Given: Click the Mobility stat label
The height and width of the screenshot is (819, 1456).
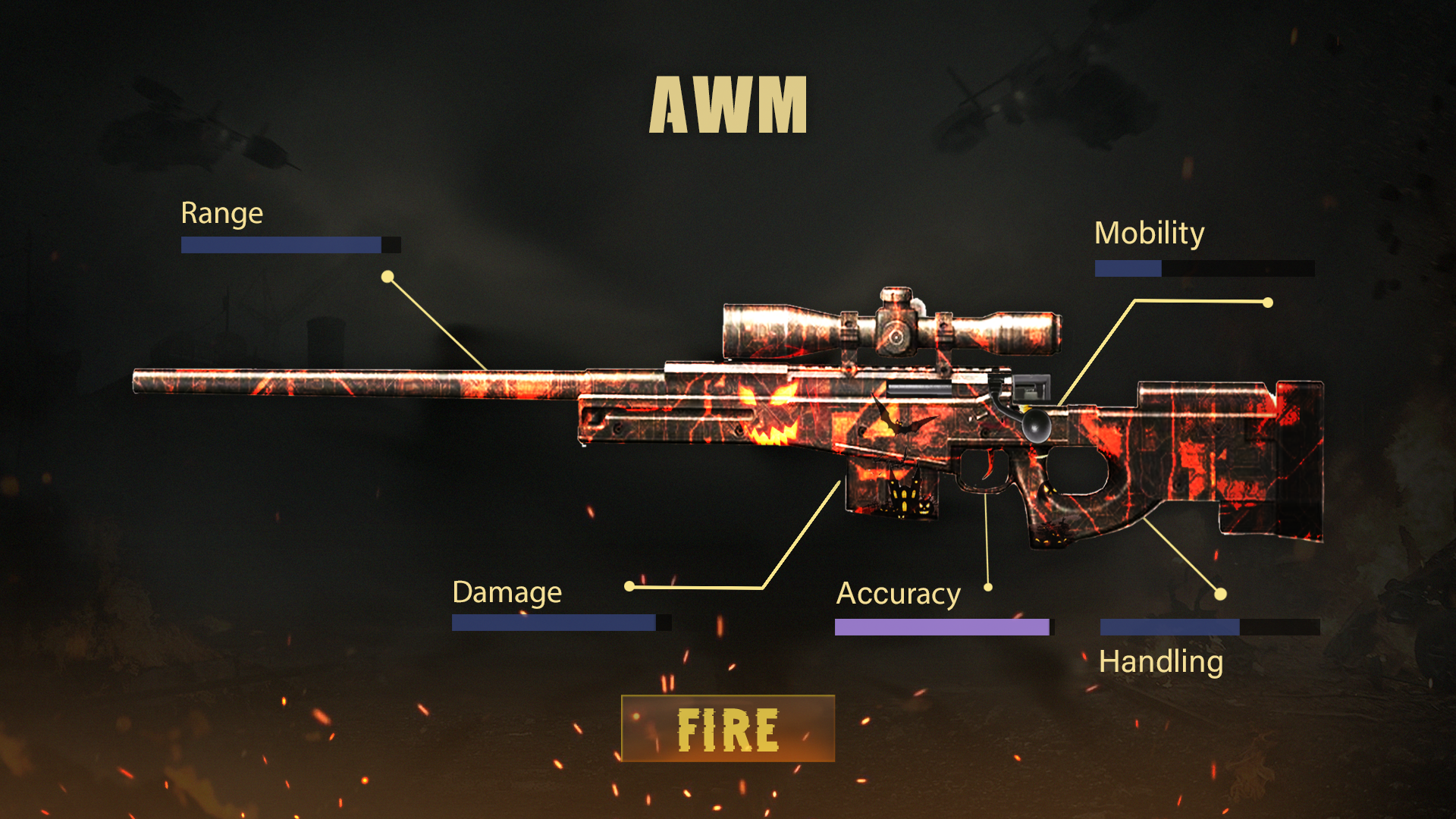Looking at the screenshot, I should coord(1150,233).
